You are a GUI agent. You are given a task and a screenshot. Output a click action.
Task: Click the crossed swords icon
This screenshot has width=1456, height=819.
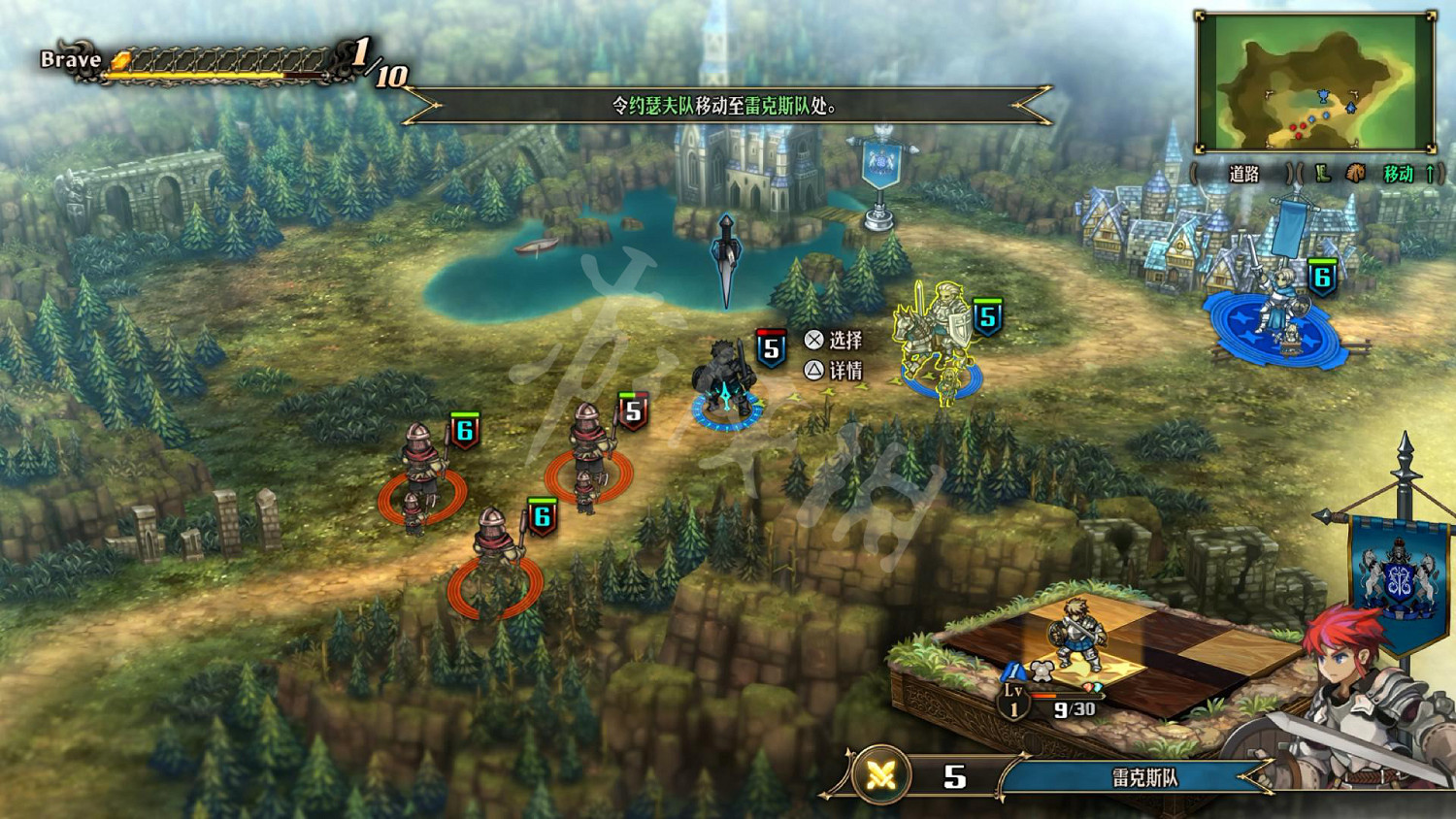click(x=881, y=775)
